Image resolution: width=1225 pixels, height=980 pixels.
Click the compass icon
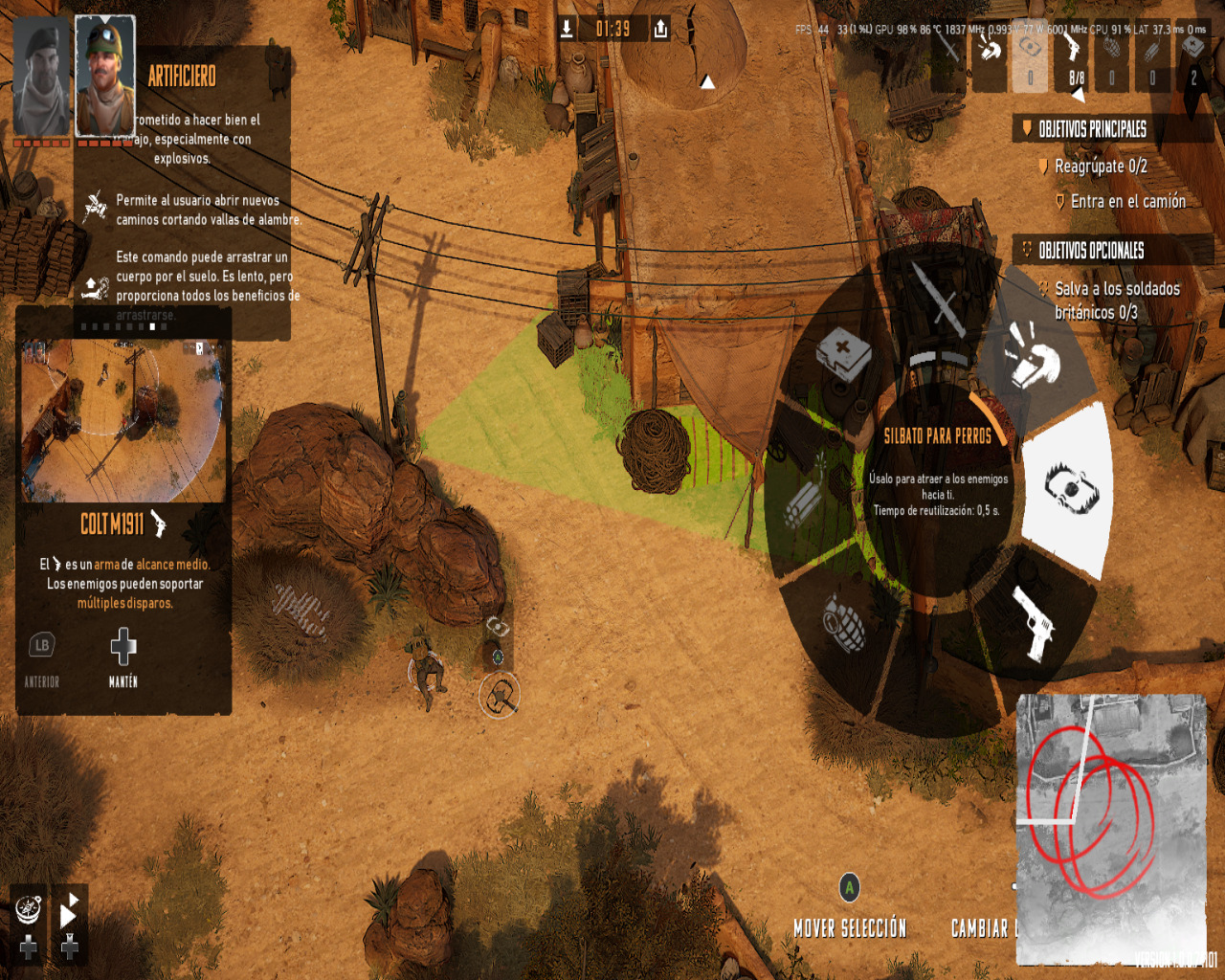point(29,909)
